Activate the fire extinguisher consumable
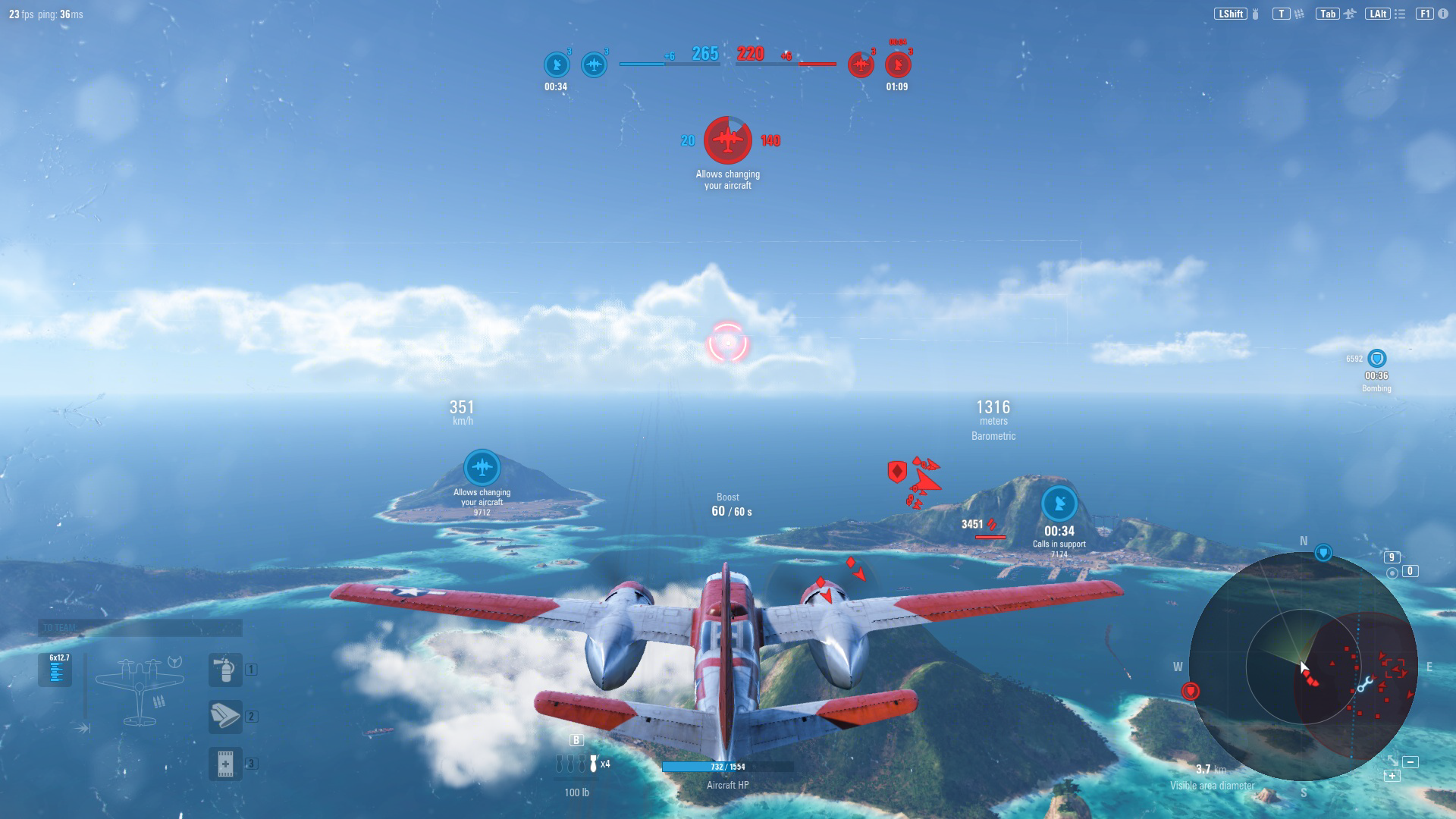The image size is (1456, 819). [225, 670]
